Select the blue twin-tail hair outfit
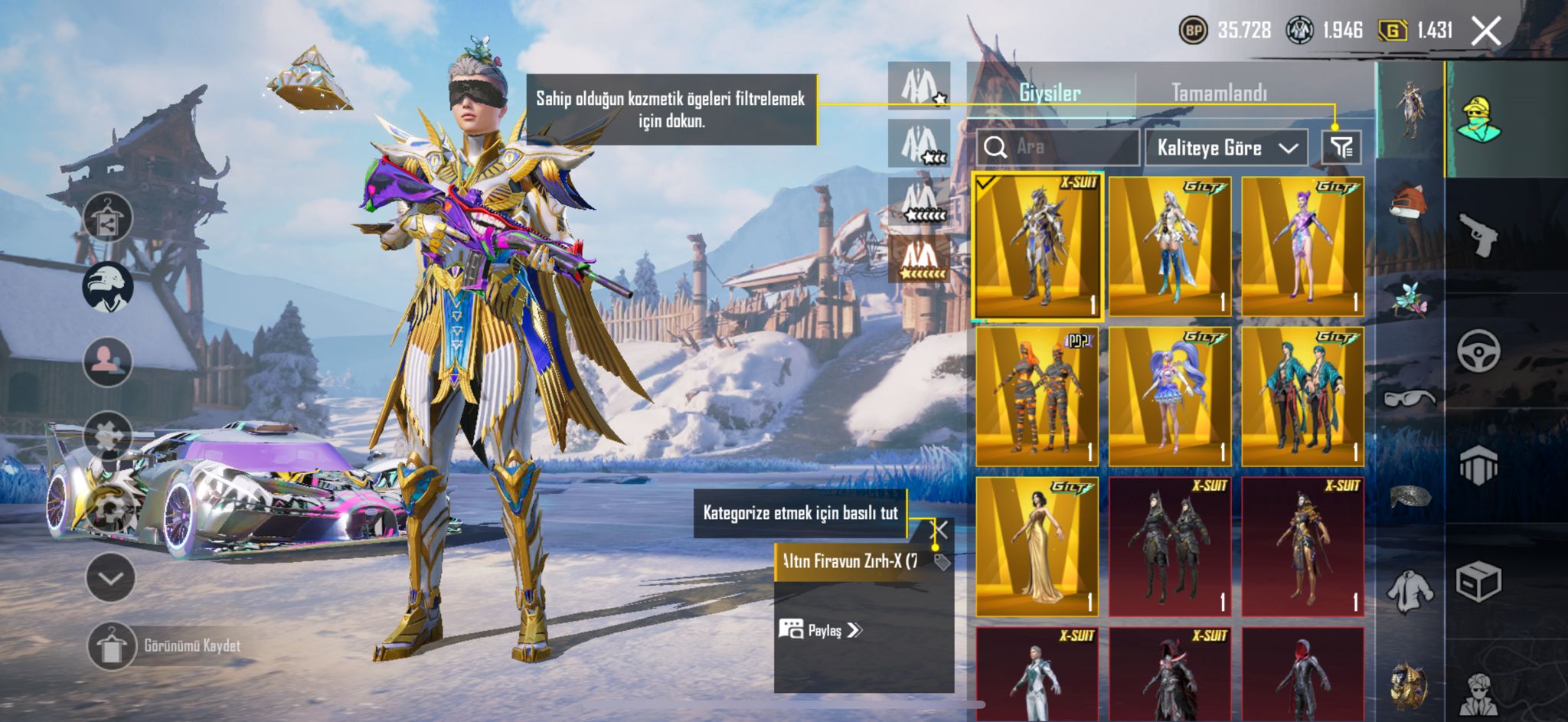Viewport: 1568px width, 722px height. point(1170,397)
